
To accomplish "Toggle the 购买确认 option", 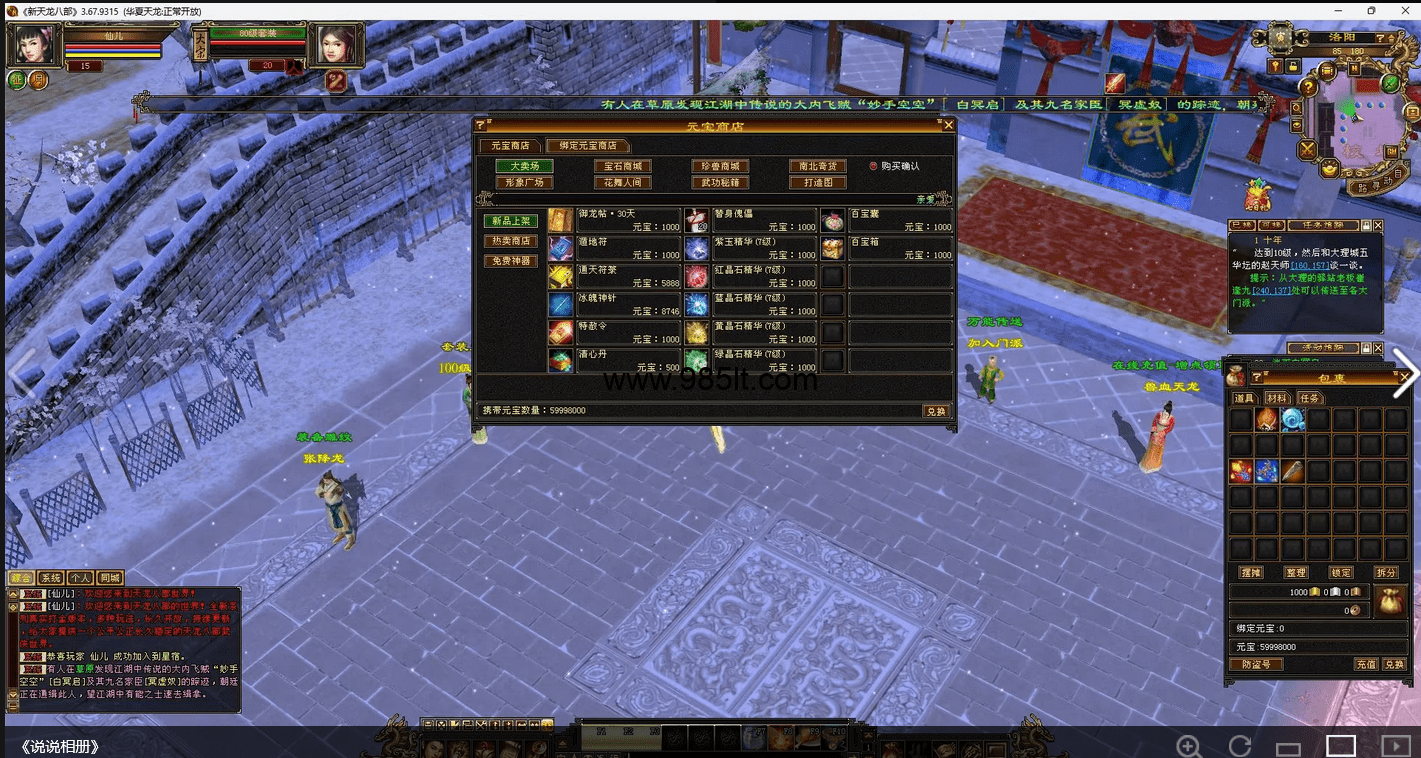I will click(873, 166).
